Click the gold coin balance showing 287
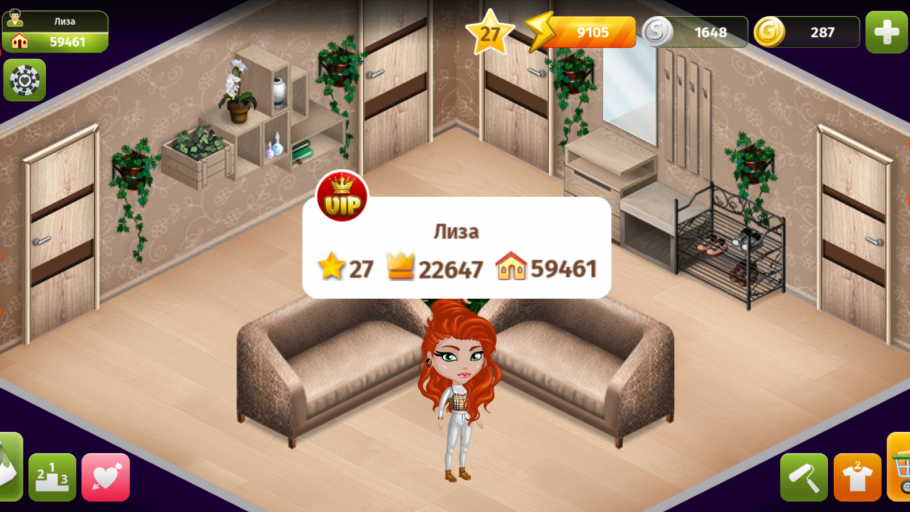 click(x=806, y=32)
